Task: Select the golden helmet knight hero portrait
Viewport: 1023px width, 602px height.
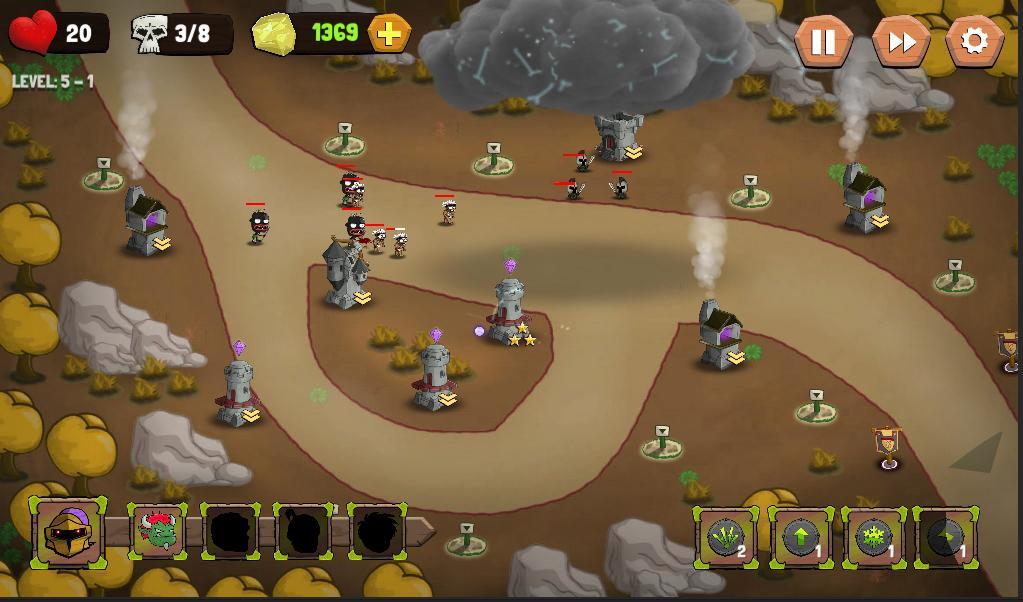Action: (x=68, y=532)
